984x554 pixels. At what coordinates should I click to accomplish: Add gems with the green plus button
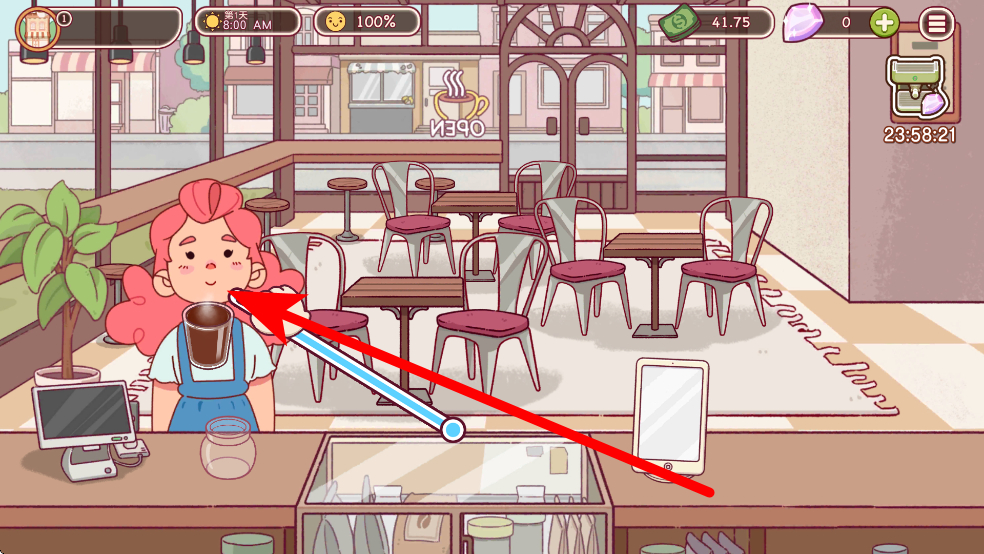coord(884,22)
